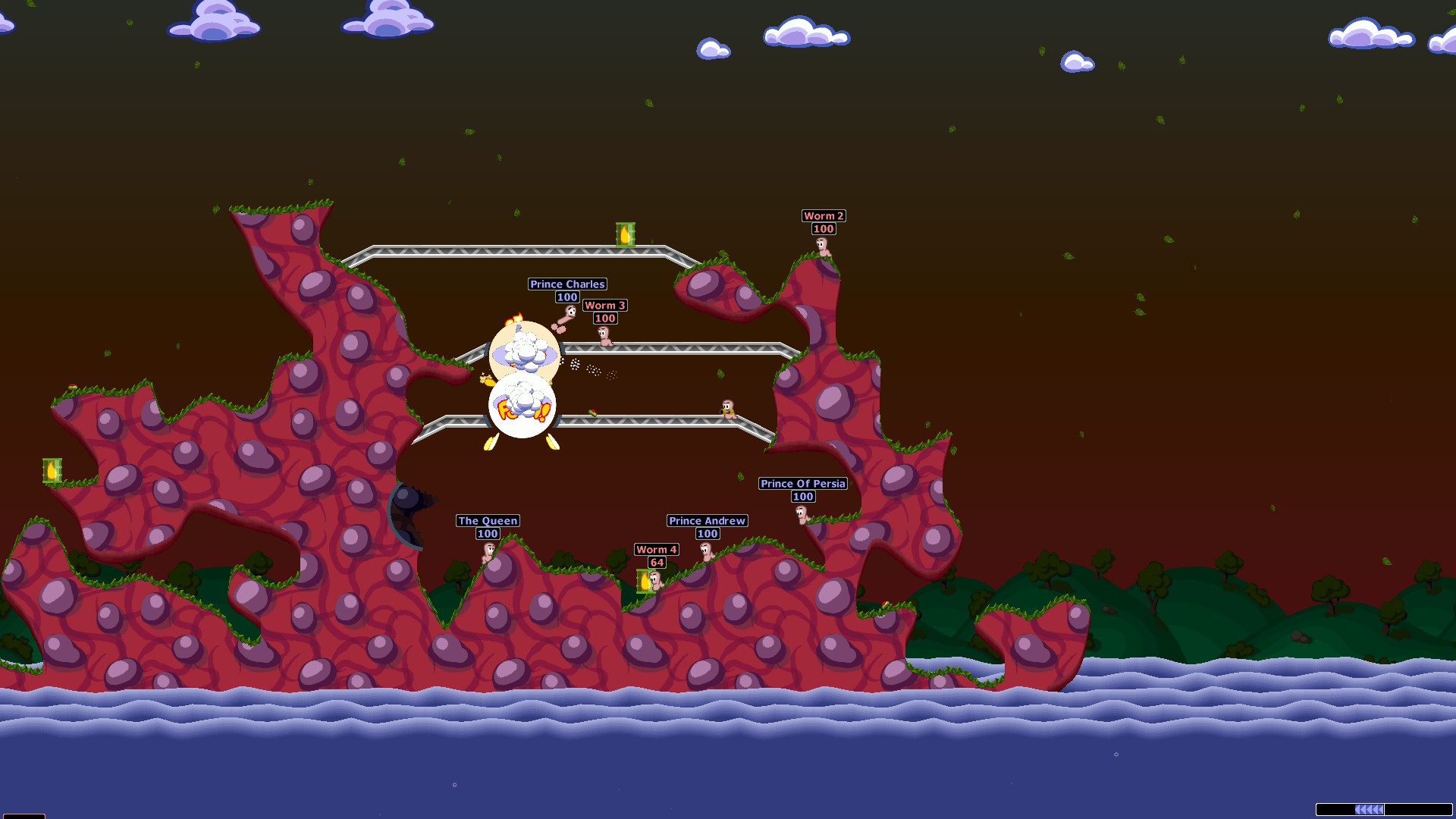Image resolution: width=1456 pixels, height=819 pixels.
Task: Pick up the crate beside Worm 4
Action: (x=645, y=581)
